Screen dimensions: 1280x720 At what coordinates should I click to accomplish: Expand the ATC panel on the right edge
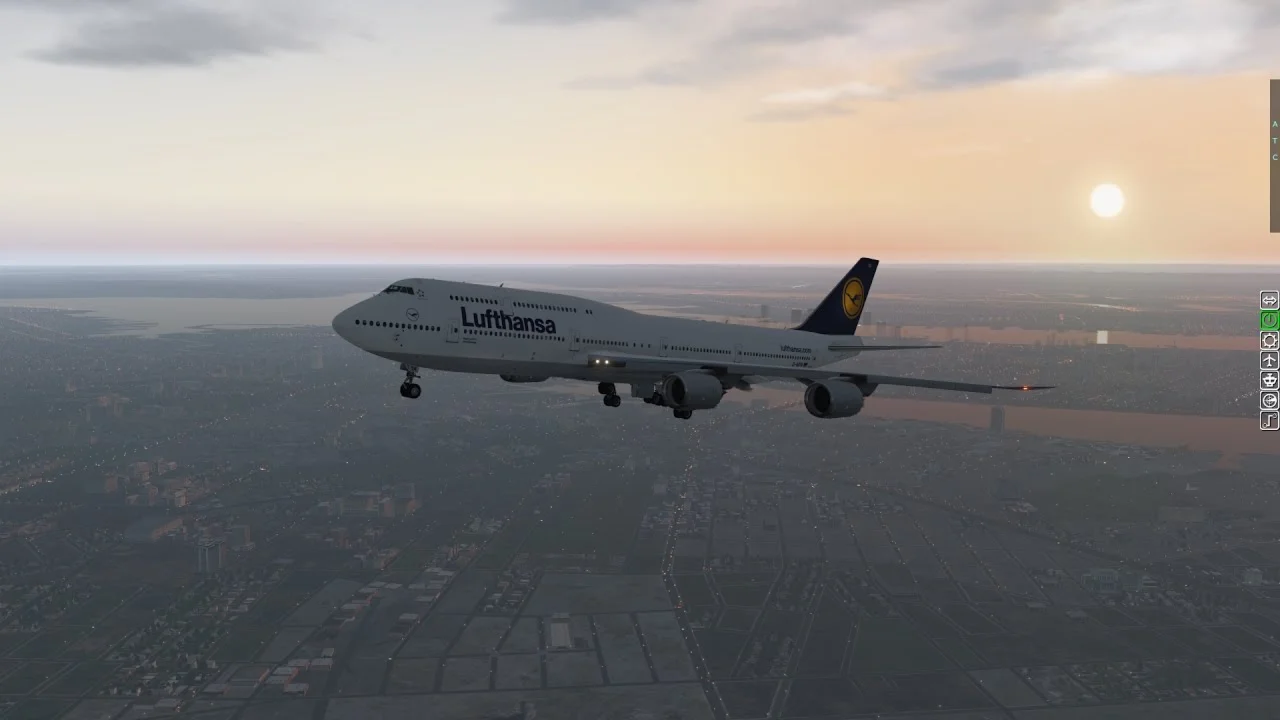[1275, 140]
